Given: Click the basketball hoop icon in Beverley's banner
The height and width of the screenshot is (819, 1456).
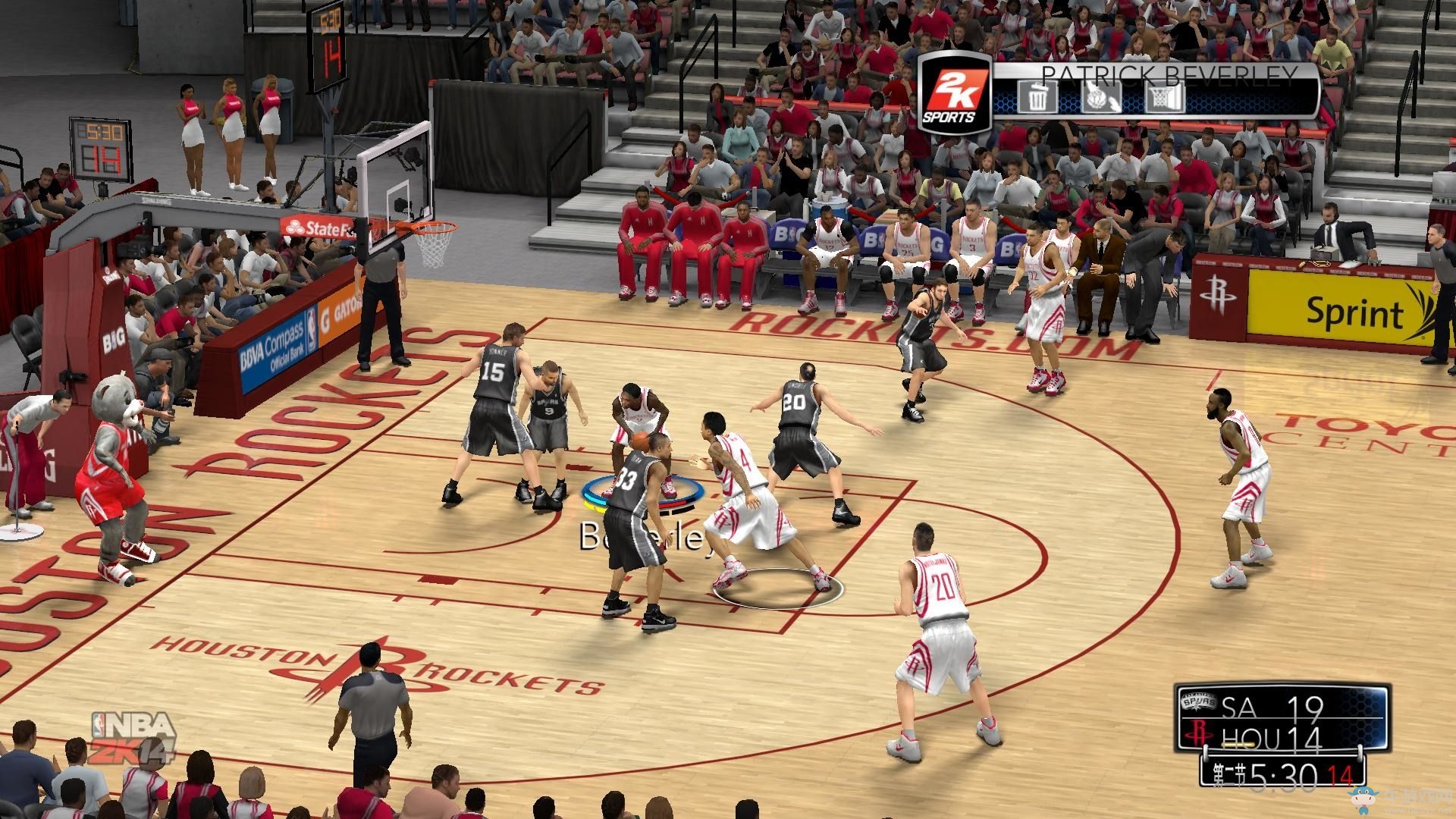Looking at the screenshot, I should click(x=1166, y=97).
